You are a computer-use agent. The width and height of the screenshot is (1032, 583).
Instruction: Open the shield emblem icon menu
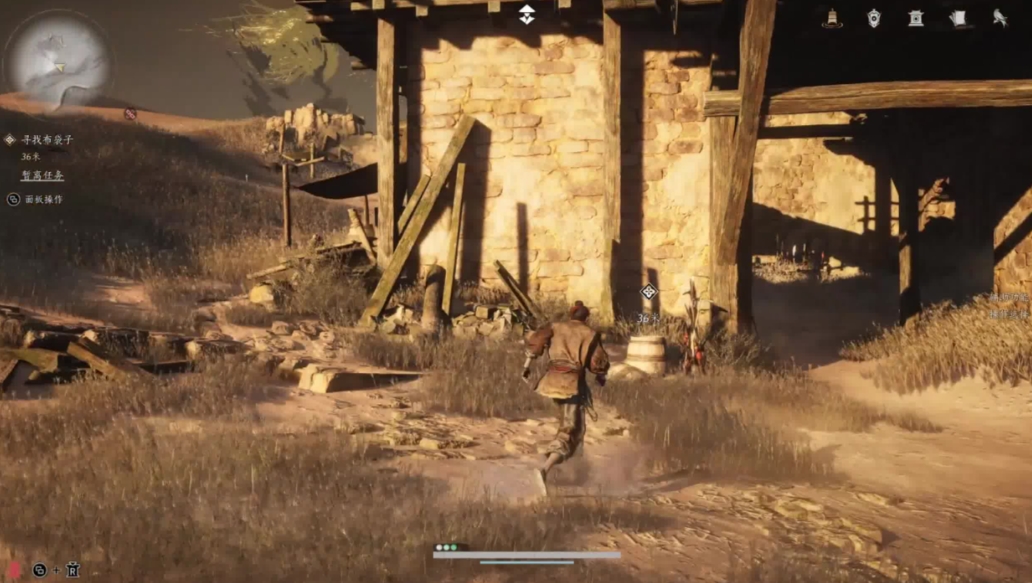click(x=873, y=17)
